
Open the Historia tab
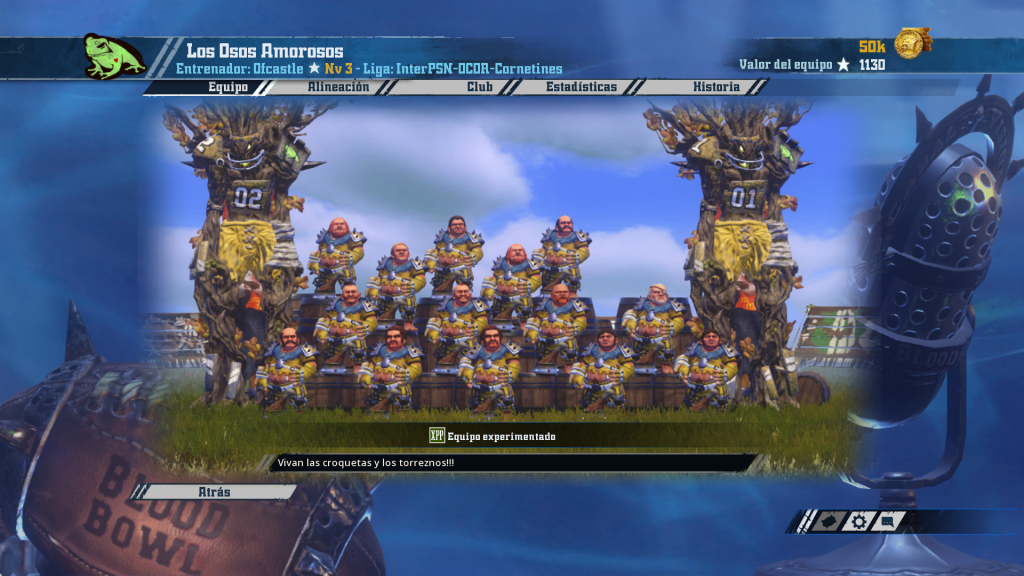[x=716, y=87]
